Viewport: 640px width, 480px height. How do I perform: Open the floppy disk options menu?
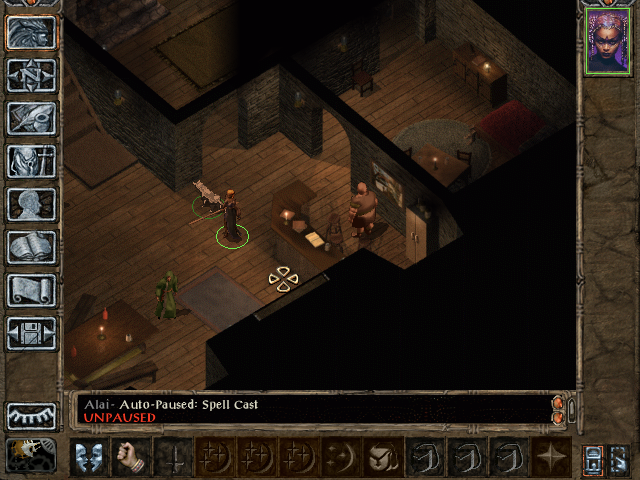pos(31,332)
